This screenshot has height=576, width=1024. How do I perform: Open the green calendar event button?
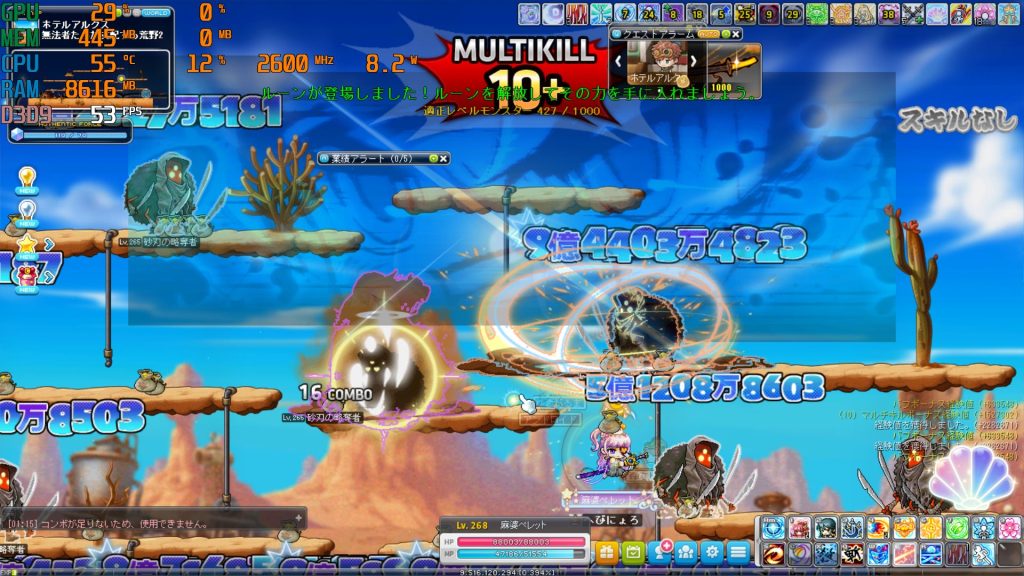tap(633, 551)
